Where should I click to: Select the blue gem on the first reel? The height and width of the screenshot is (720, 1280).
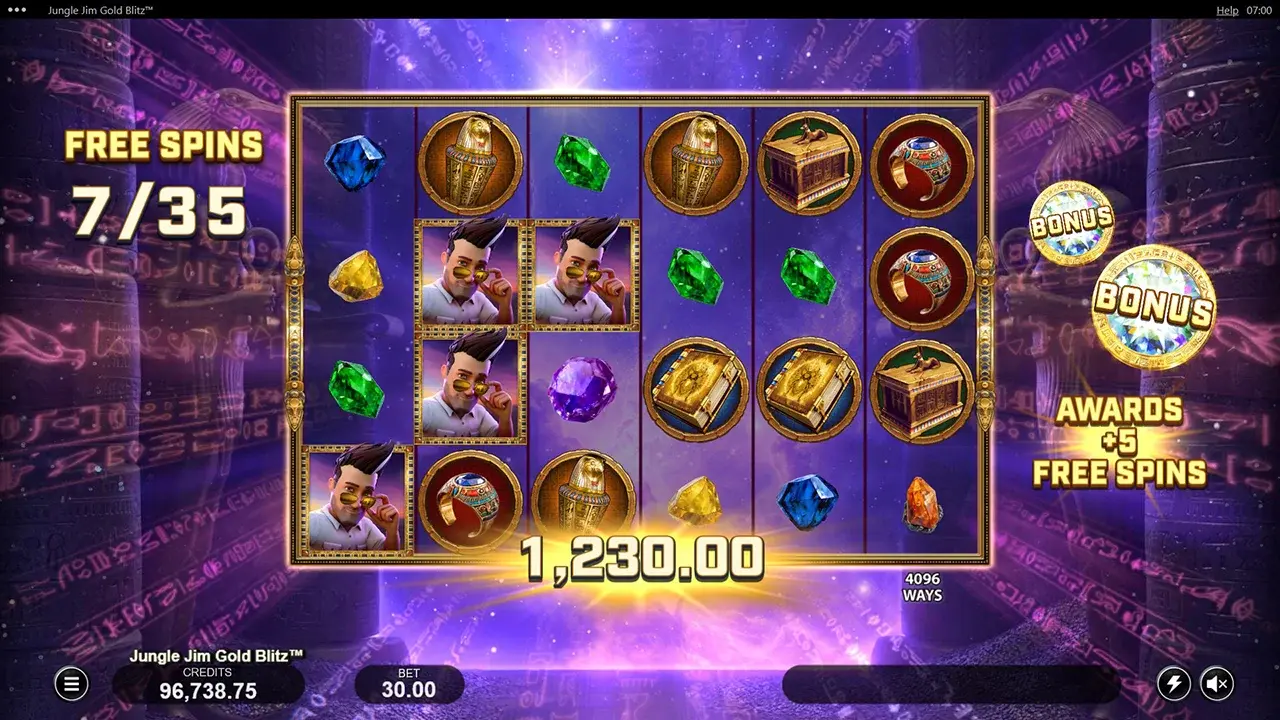coord(352,163)
